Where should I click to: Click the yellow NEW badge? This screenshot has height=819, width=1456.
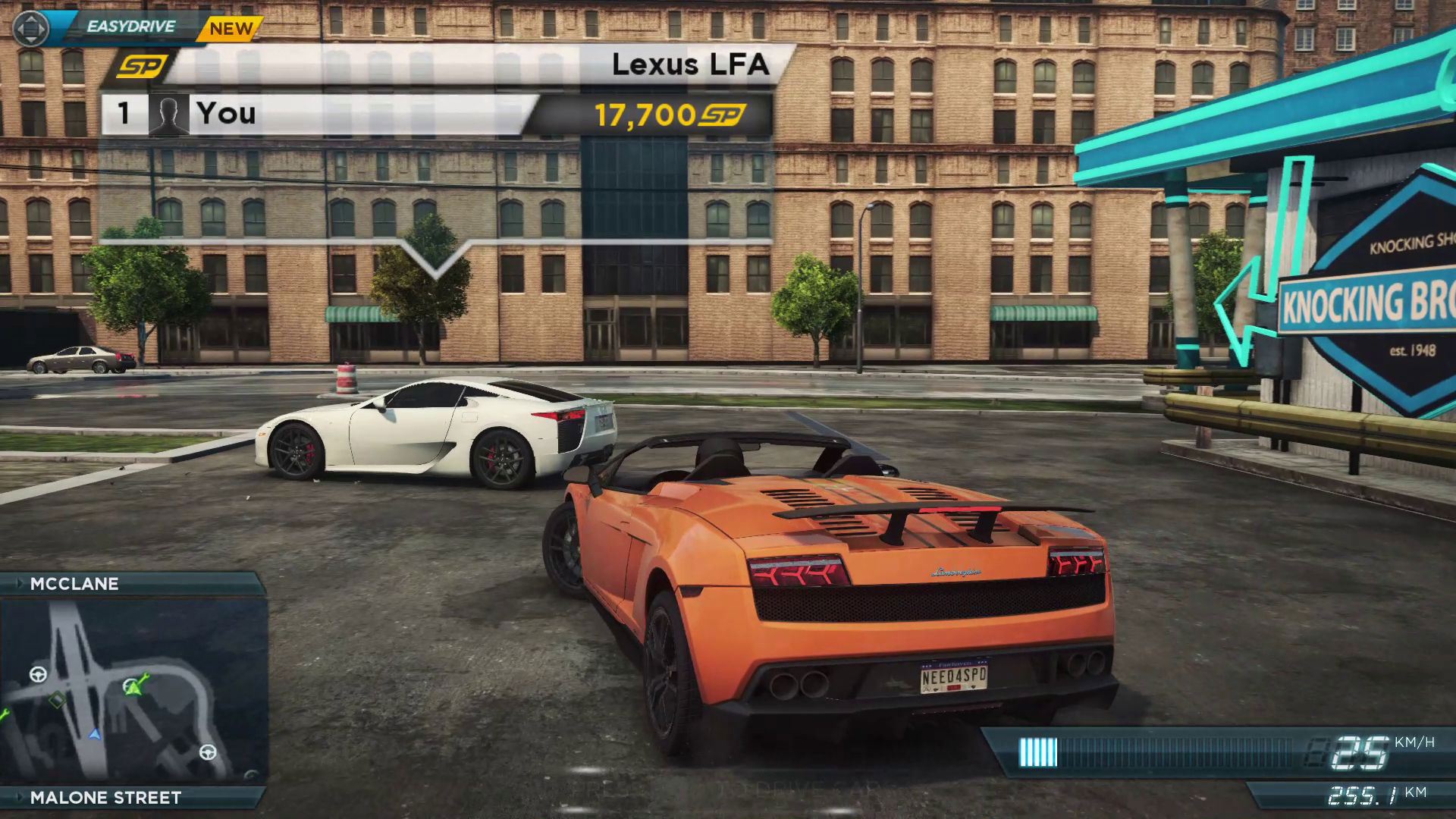coord(231,30)
